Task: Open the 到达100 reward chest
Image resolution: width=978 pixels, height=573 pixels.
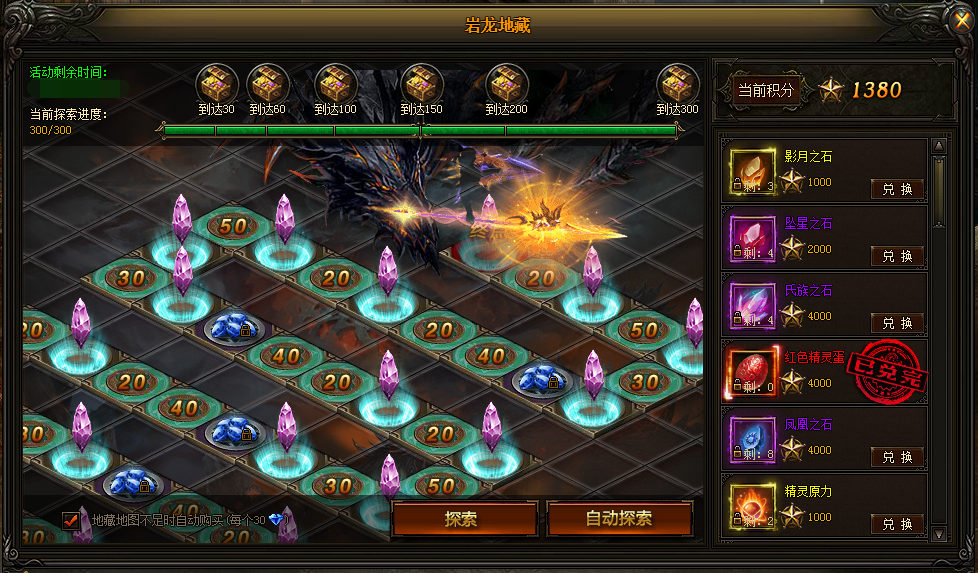Action: click(335, 82)
